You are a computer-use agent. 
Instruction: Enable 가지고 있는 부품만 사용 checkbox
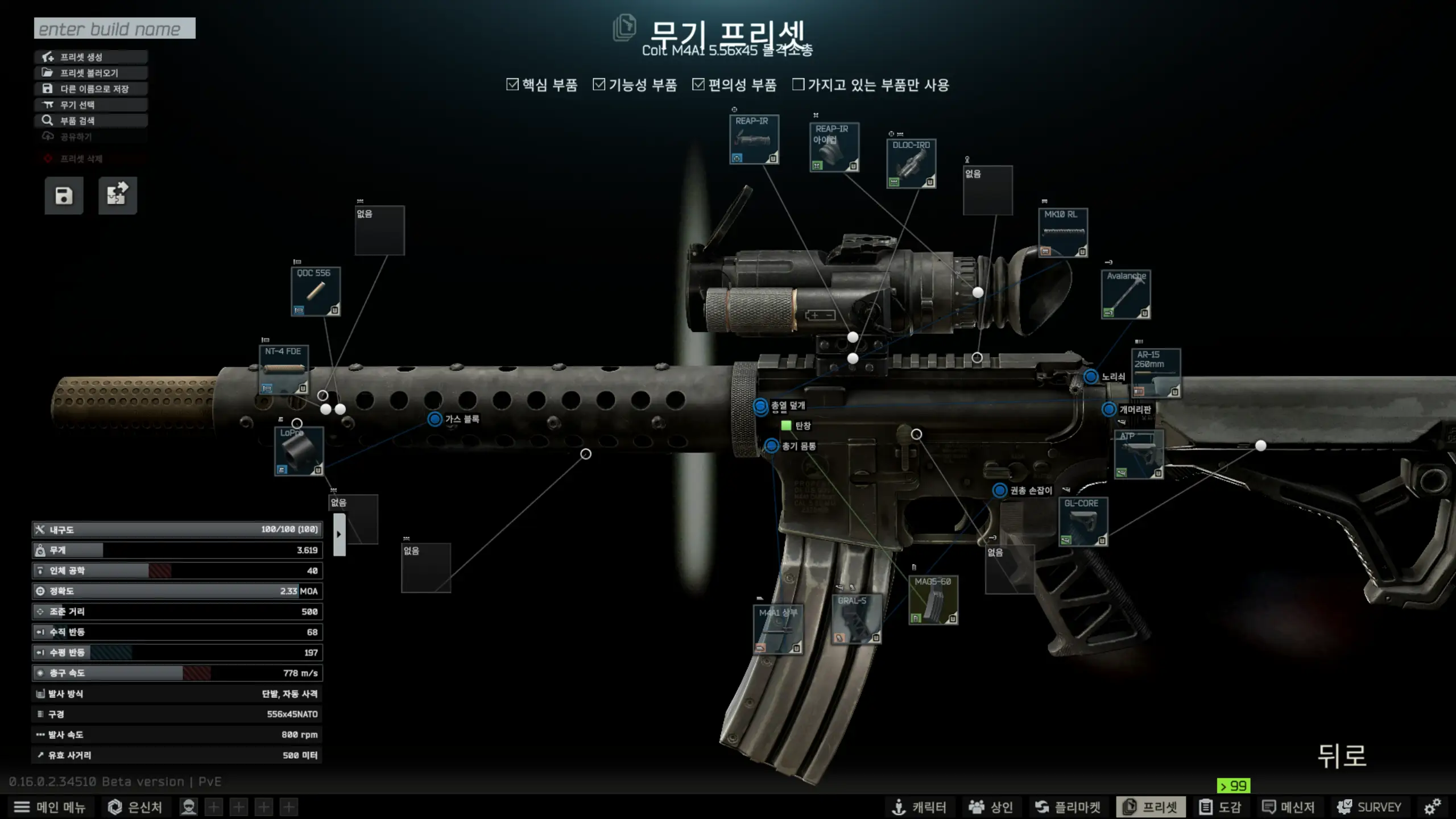point(799,85)
